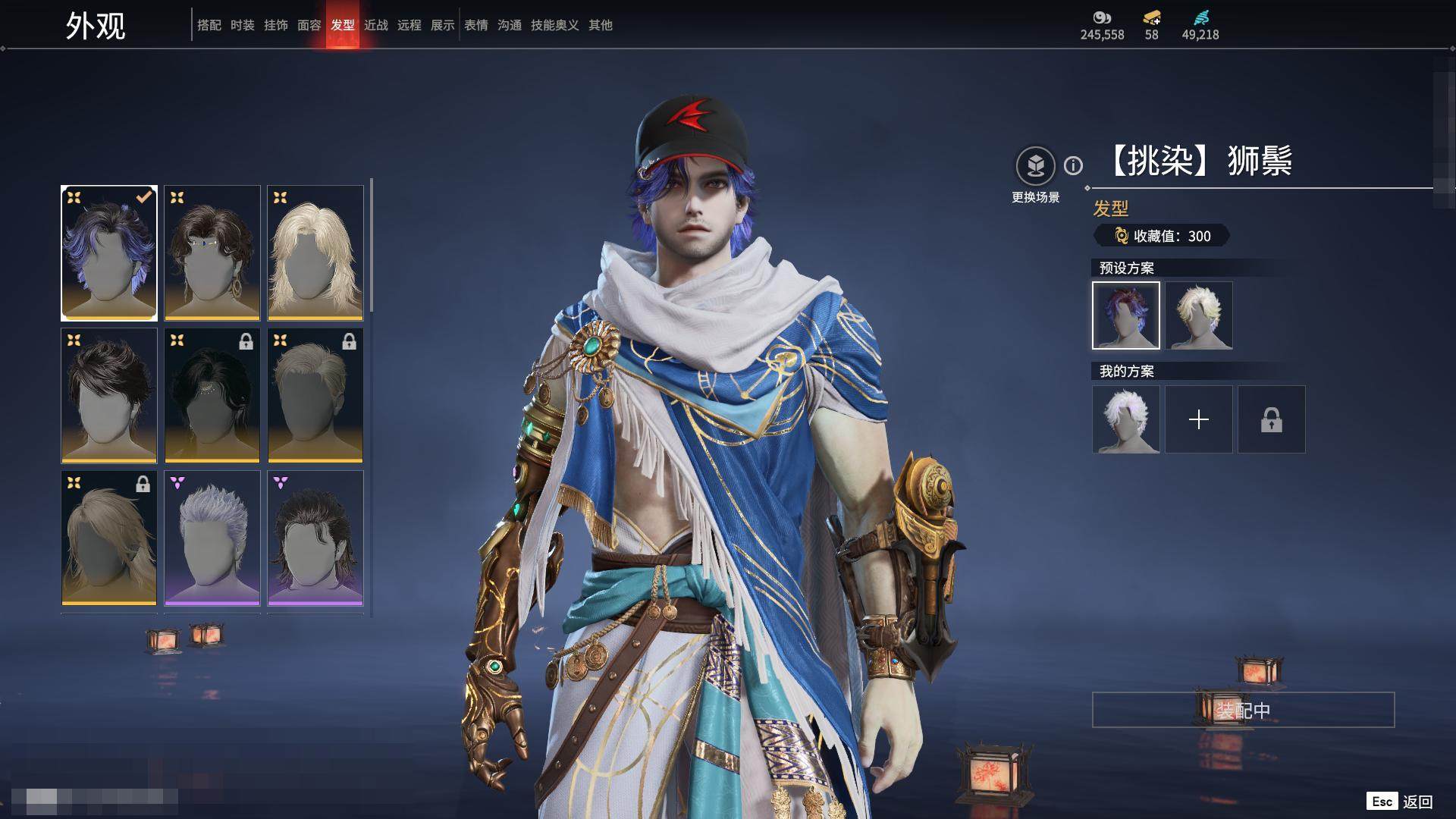Click 返回 to go back
The image size is (1456, 819).
coord(1417,802)
